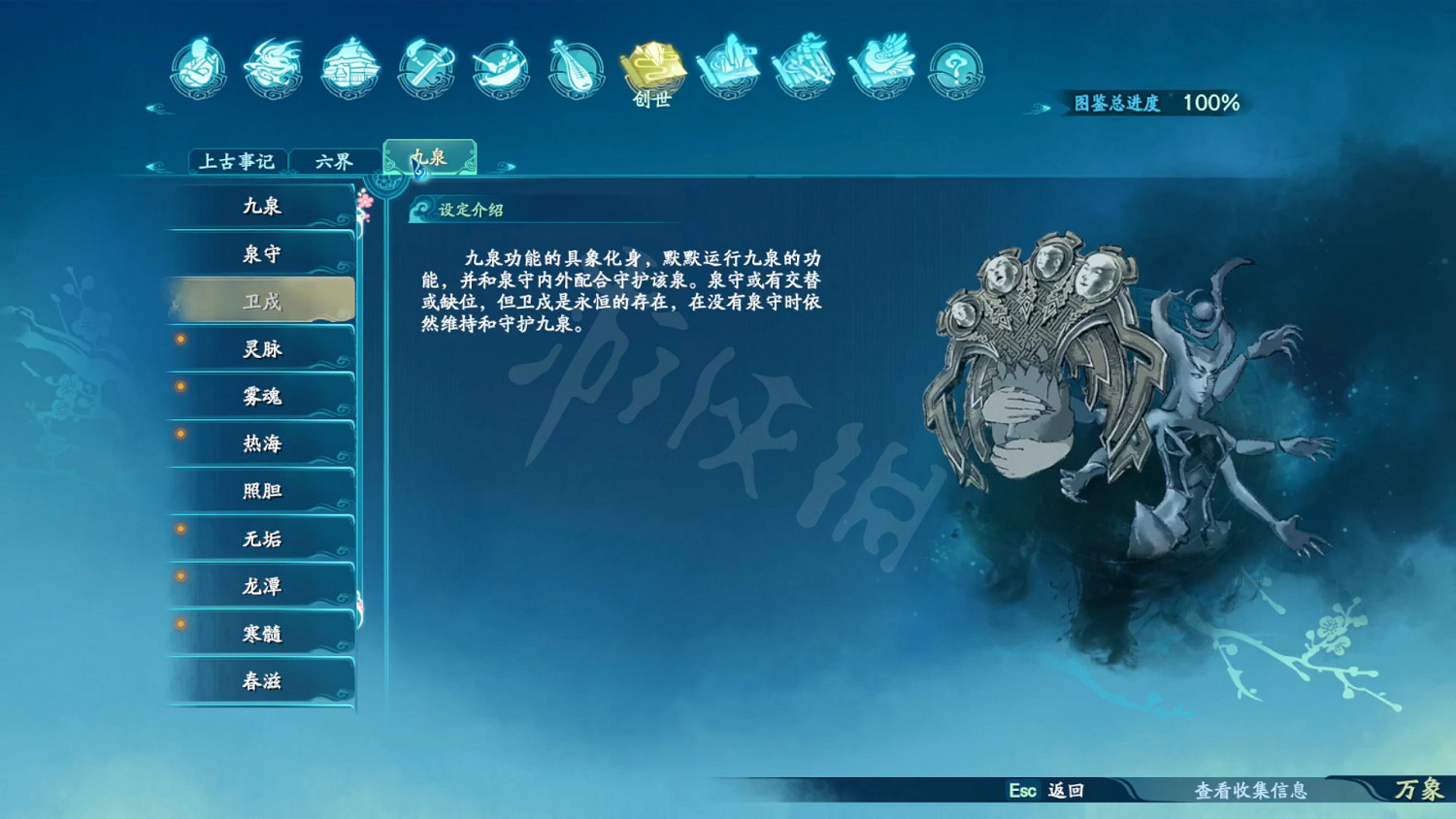Select the 卫戍 entry in the list
This screenshot has width=1456, height=819.
point(260,302)
